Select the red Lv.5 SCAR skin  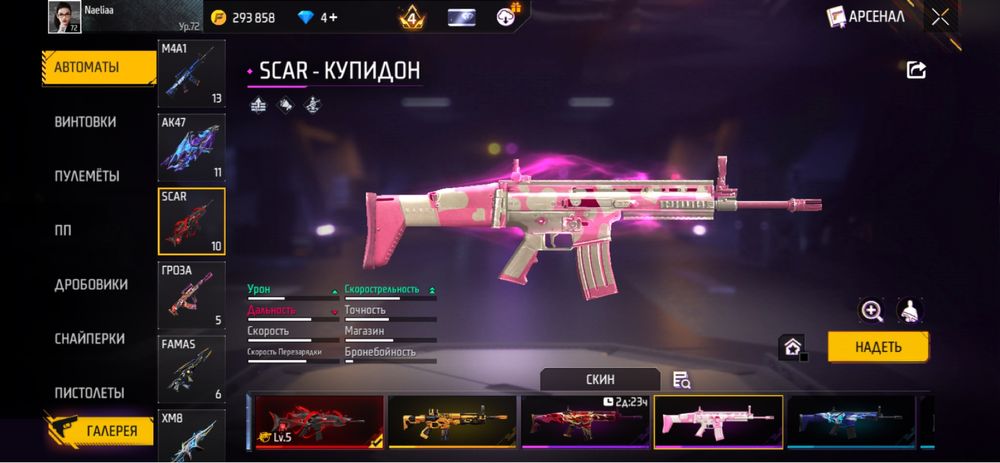pos(319,421)
